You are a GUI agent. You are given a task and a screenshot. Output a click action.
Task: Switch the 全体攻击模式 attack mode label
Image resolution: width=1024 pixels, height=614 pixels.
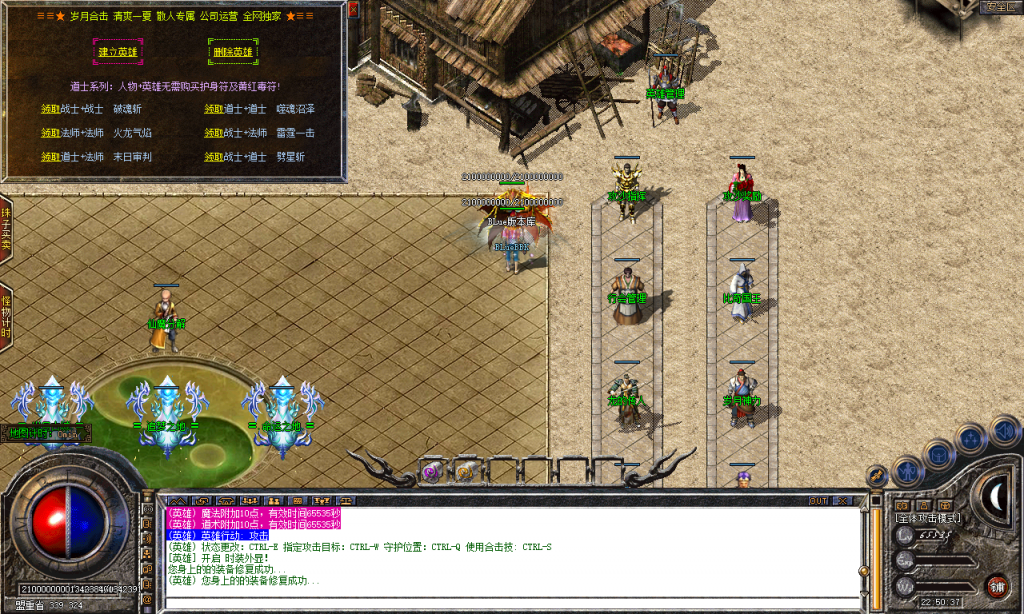point(927,518)
